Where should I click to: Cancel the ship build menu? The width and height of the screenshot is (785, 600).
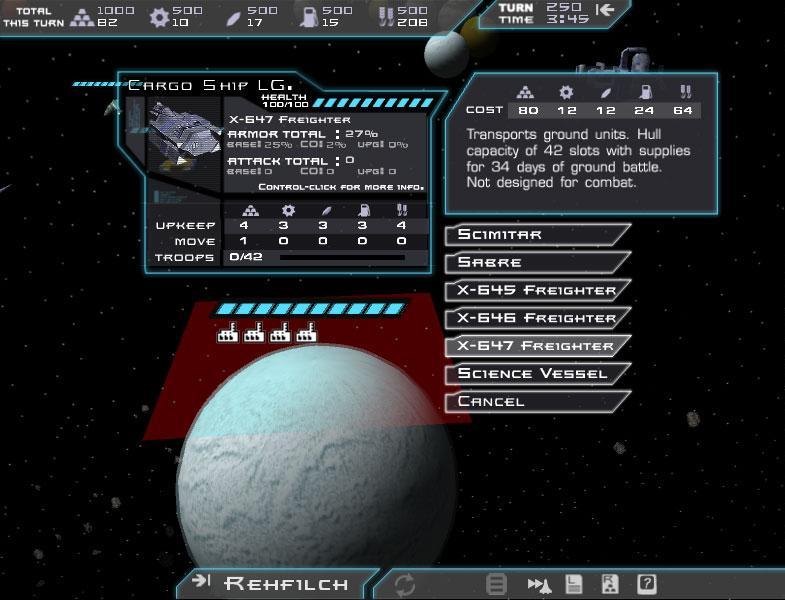(535, 401)
